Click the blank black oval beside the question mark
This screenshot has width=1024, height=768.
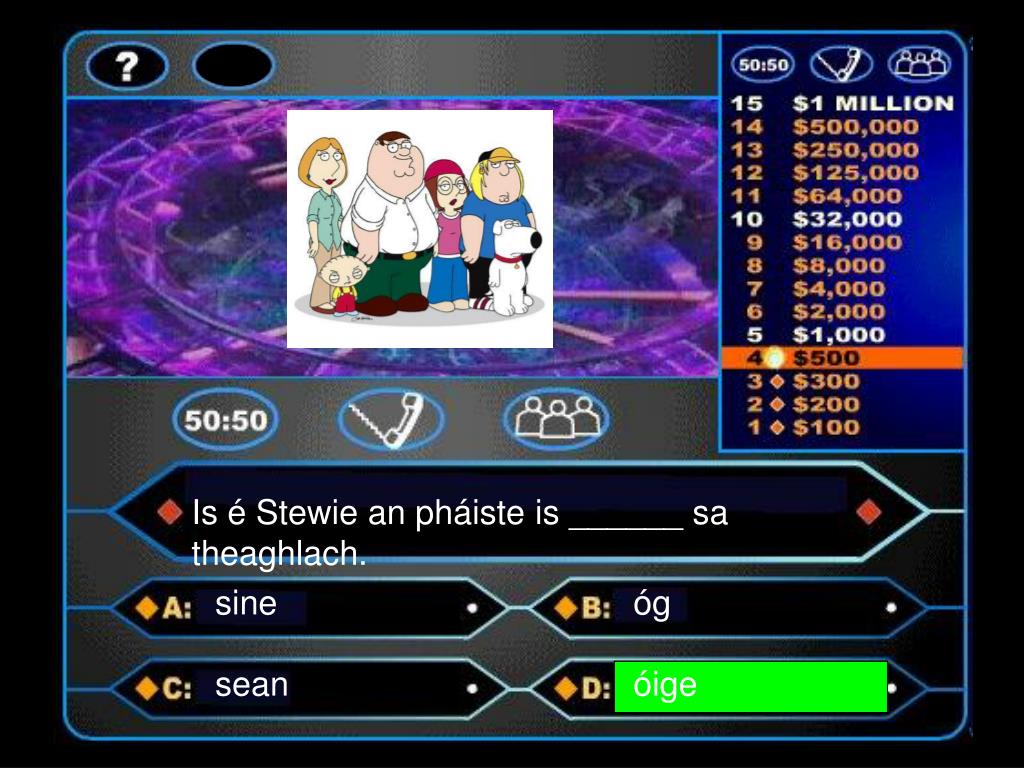(233, 67)
